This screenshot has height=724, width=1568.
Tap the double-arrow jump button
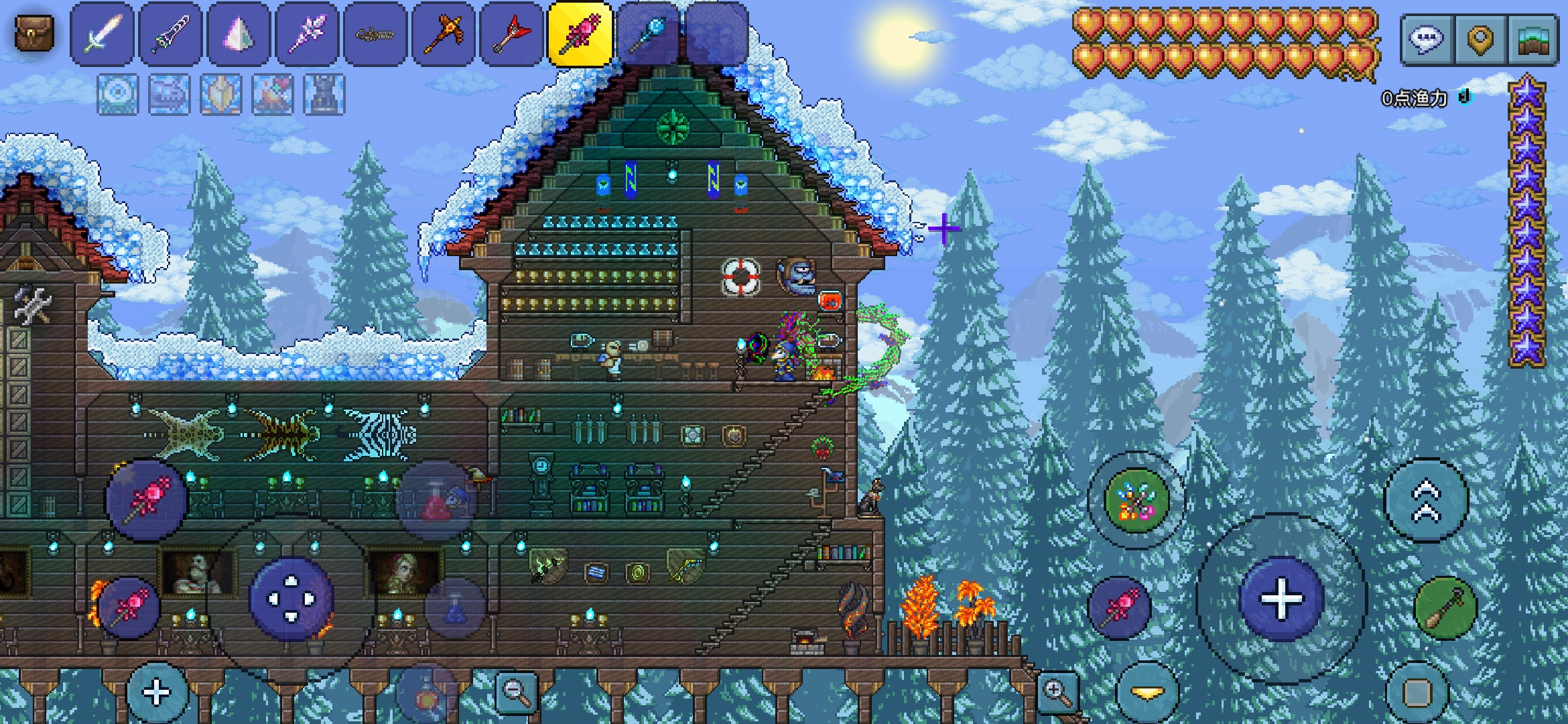(x=1427, y=499)
